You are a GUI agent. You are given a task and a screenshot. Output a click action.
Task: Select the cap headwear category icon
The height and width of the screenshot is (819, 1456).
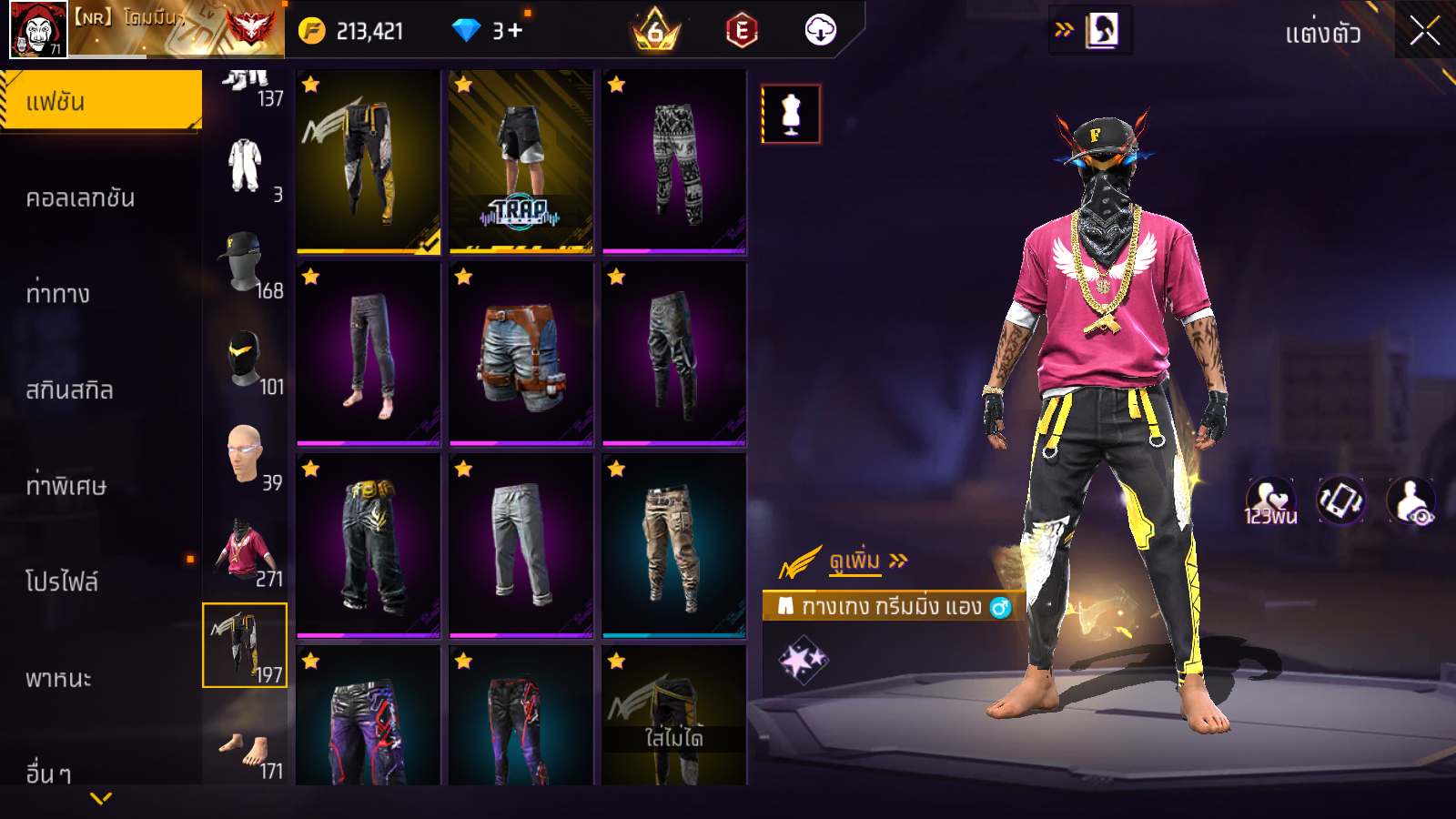click(244, 261)
